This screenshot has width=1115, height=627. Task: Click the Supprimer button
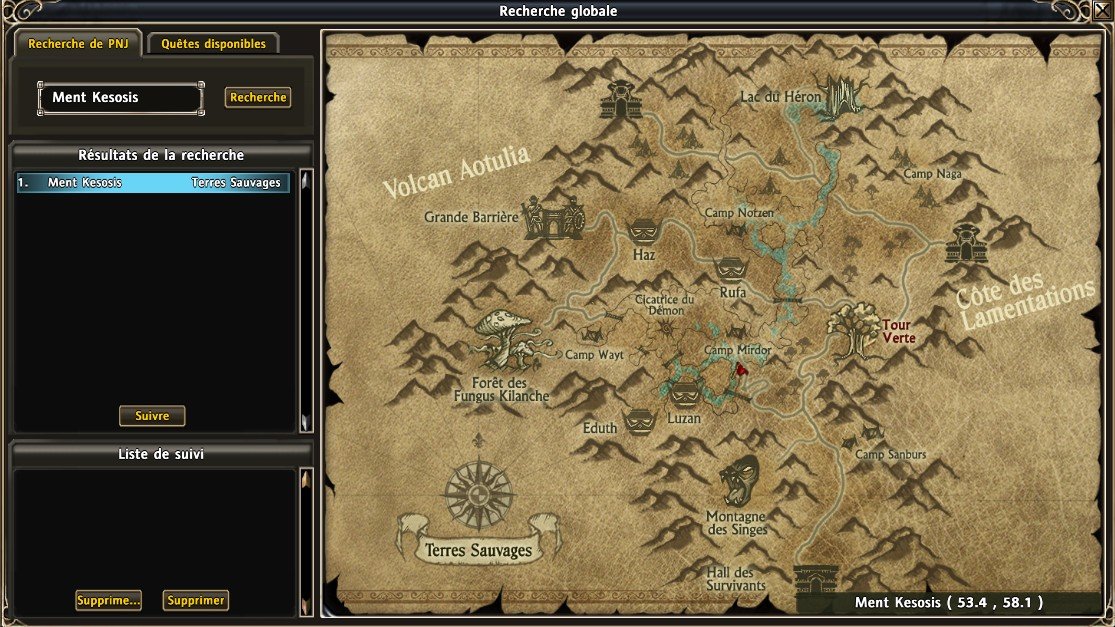point(196,601)
